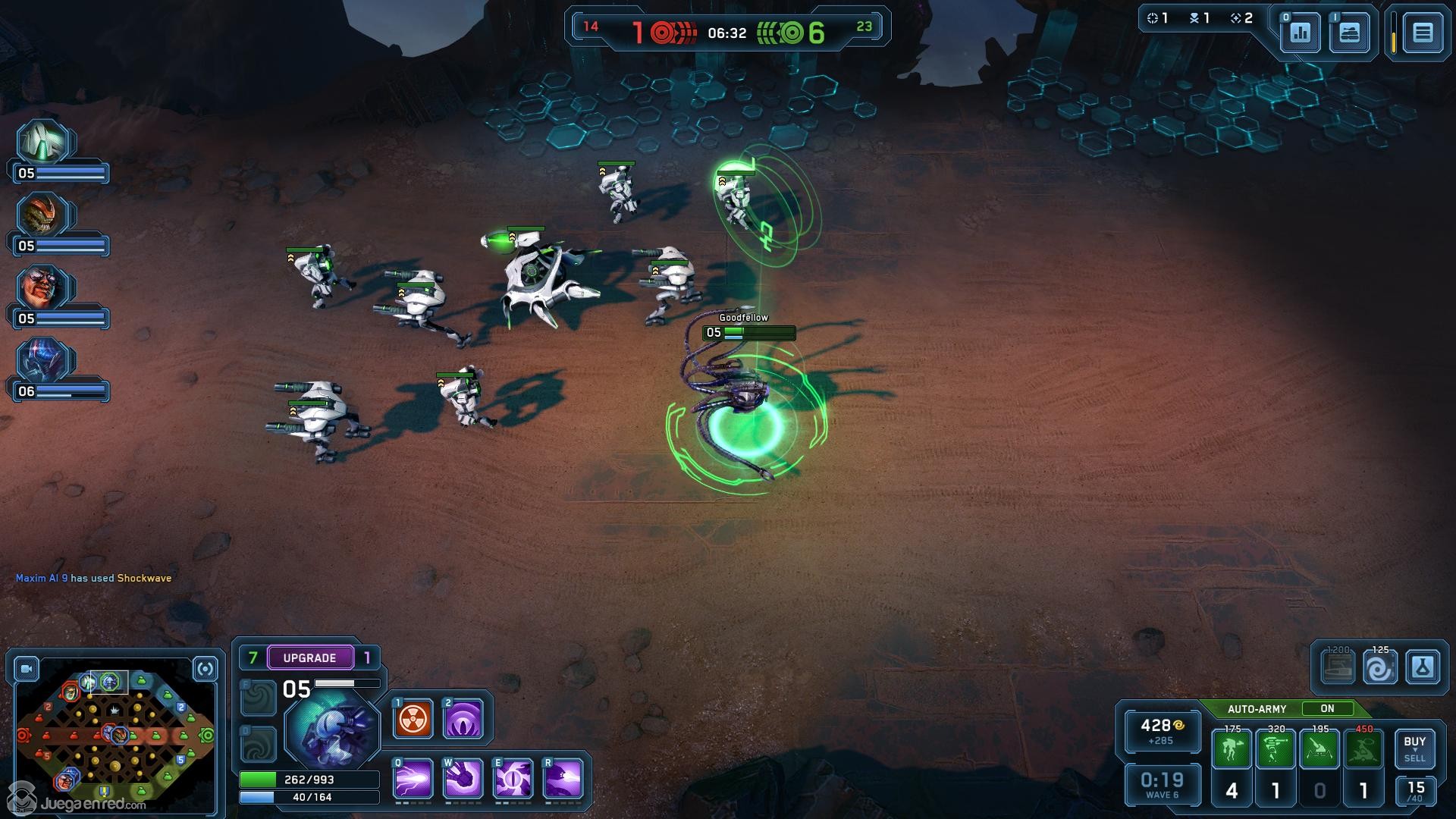Switch the Buy/Sell mode button
1456x819 pixels.
(1414, 749)
